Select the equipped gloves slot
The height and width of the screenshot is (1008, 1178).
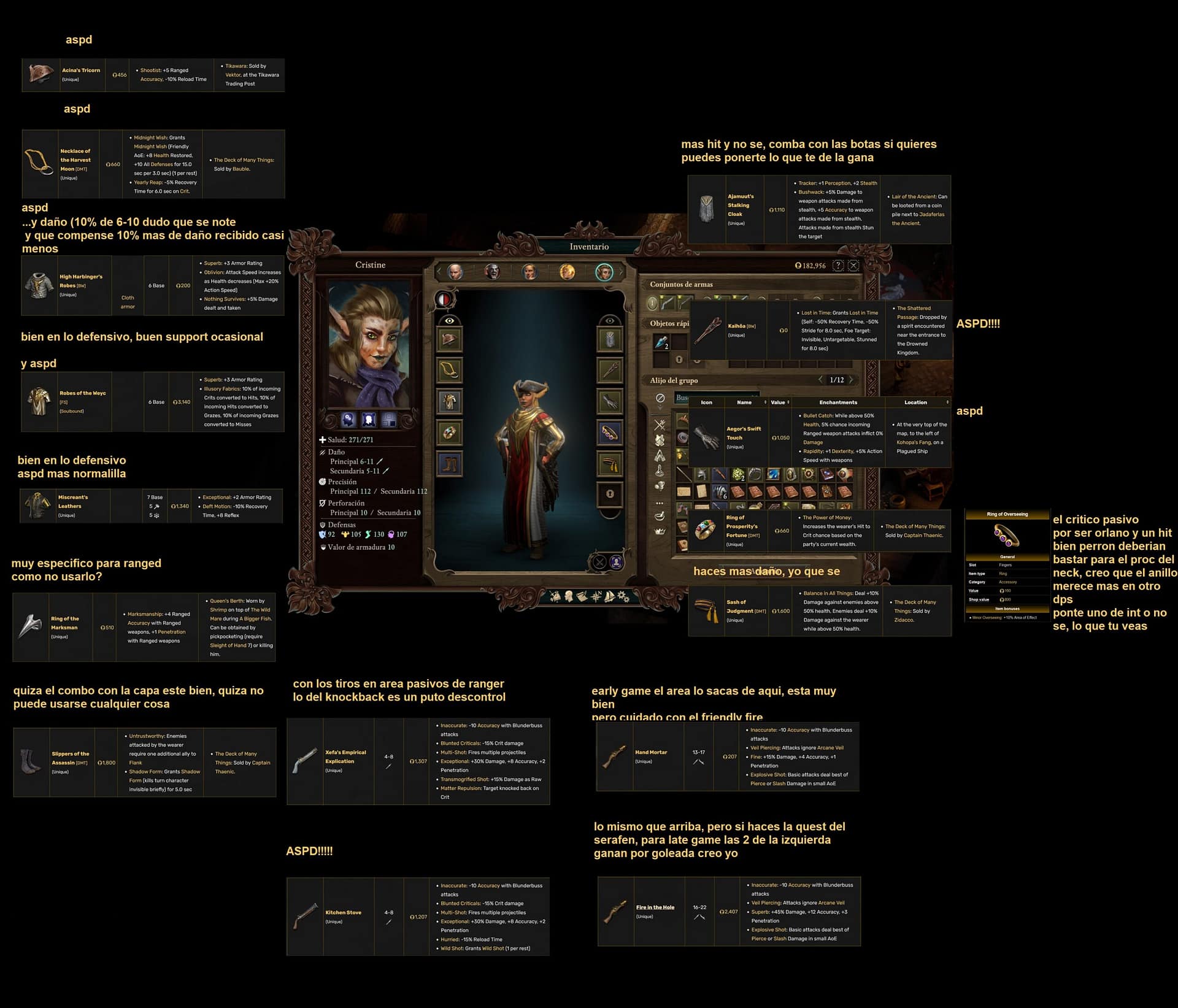point(610,402)
